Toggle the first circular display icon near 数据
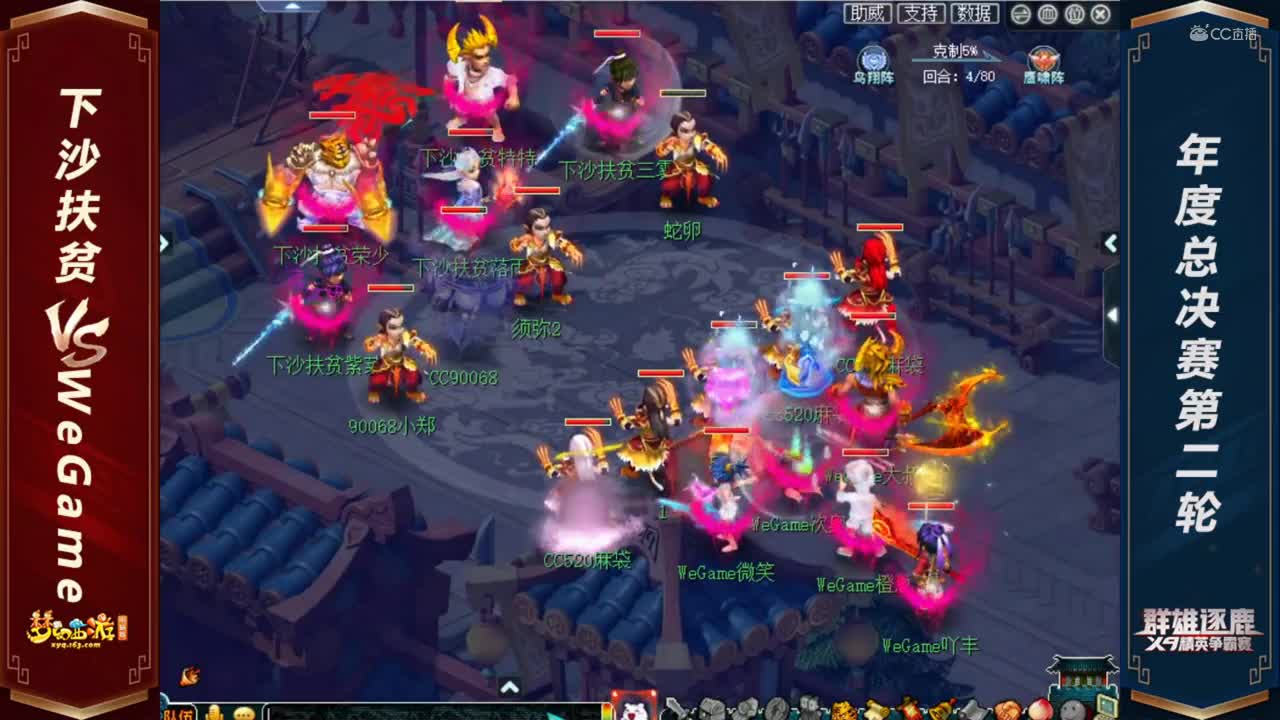Screen dimensions: 1280x720 coord(1021,15)
